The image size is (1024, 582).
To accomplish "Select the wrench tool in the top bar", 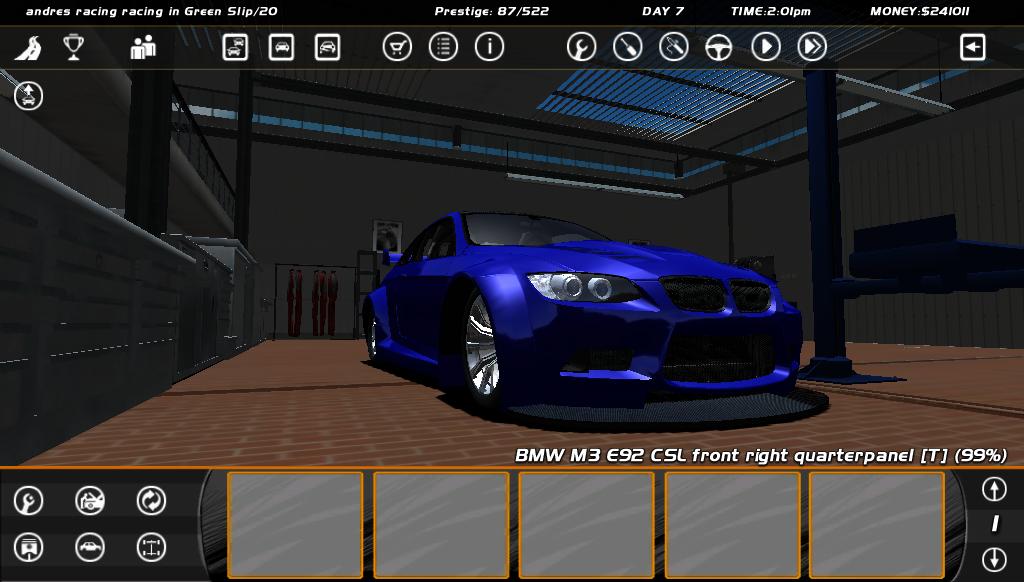I will tap(581, 47).
